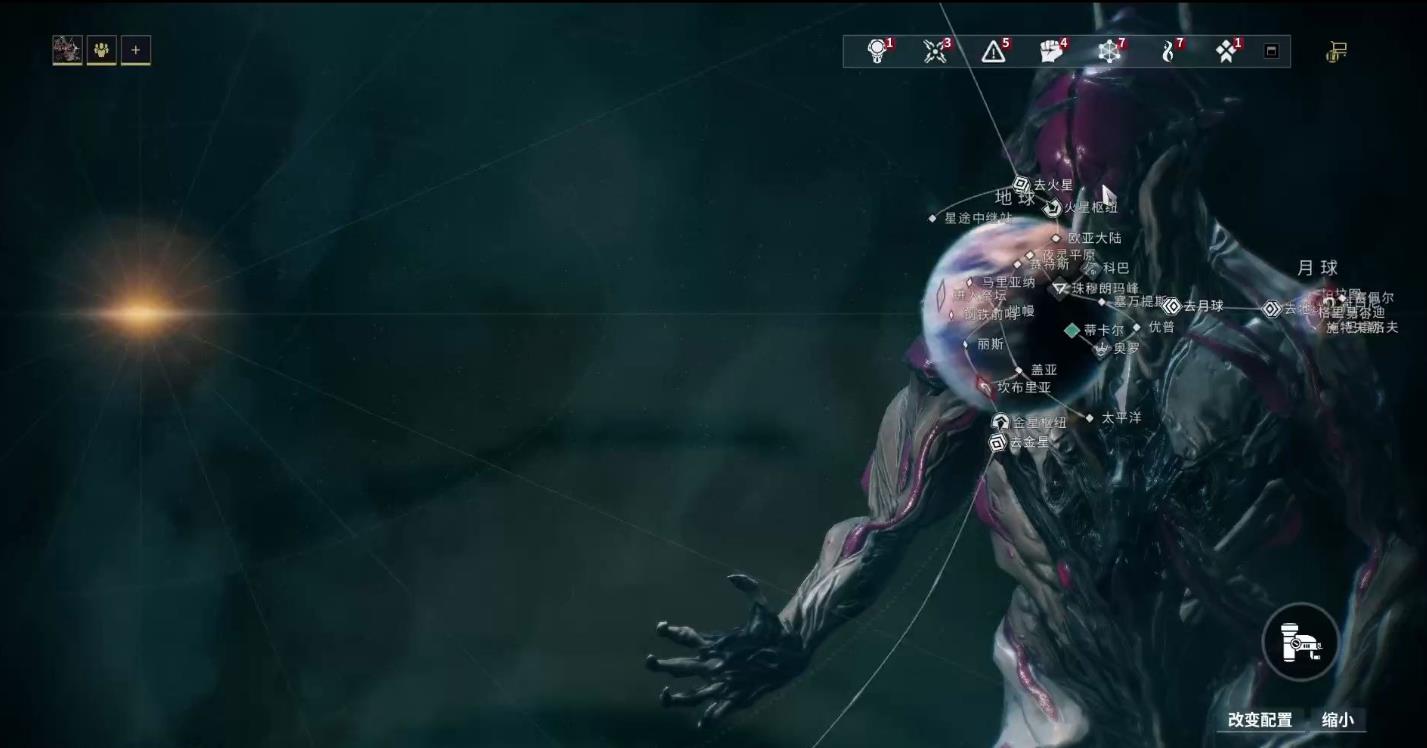Image resolution: width=1427 pixels, height=748 pixels.
Task: Open the squad members icon
Action: point(101,50)
